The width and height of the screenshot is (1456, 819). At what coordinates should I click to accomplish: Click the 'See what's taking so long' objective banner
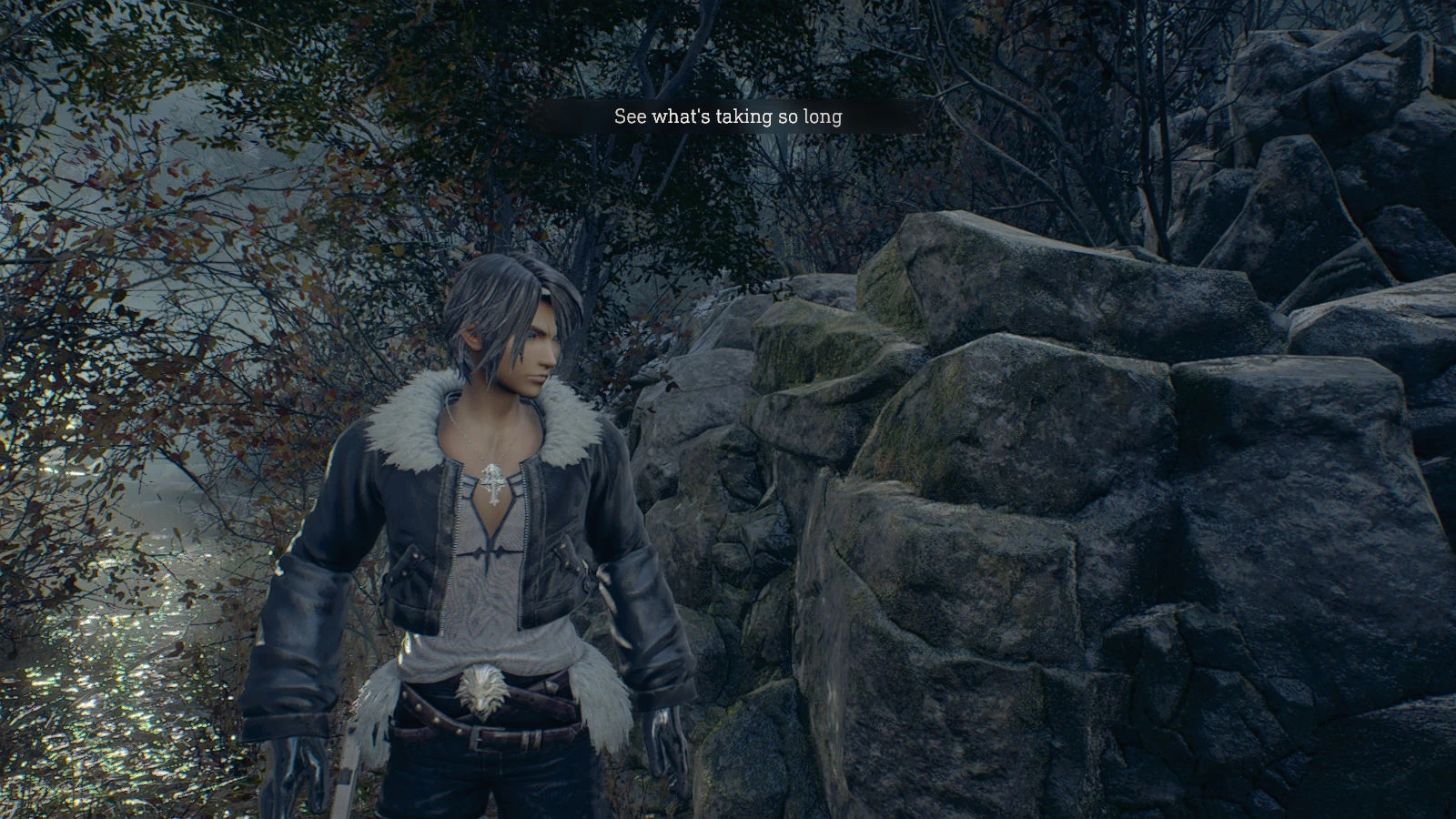[728, 116]
